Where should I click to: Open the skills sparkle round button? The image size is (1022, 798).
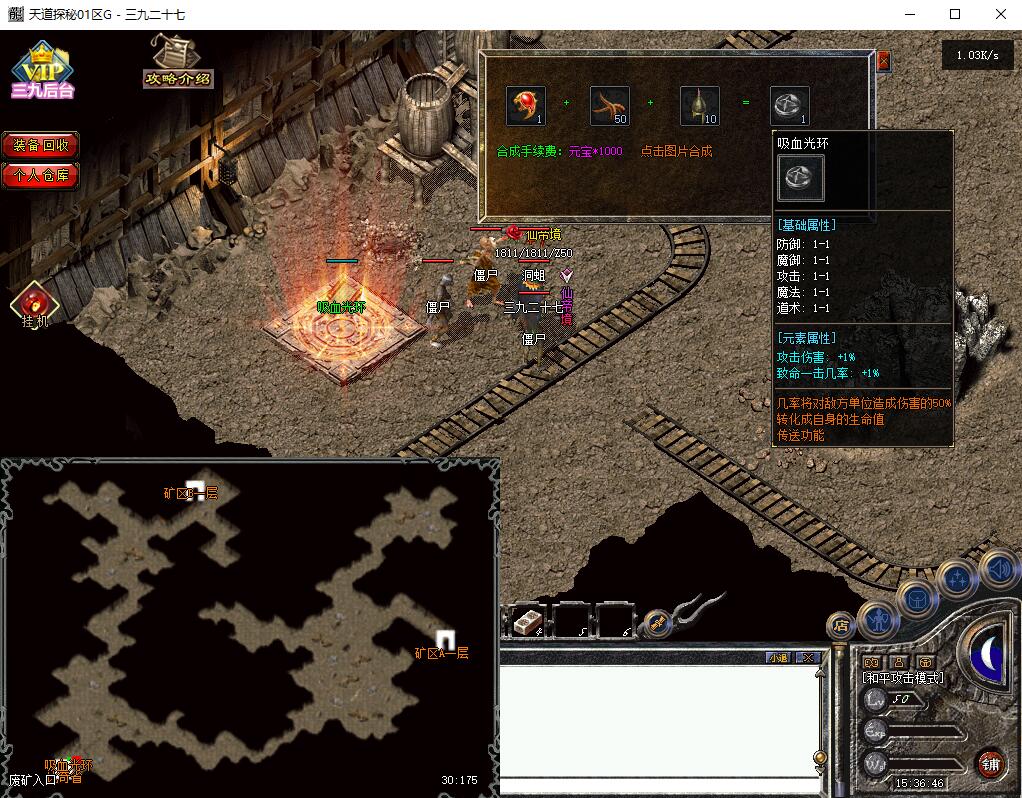(x=956, y=578)
